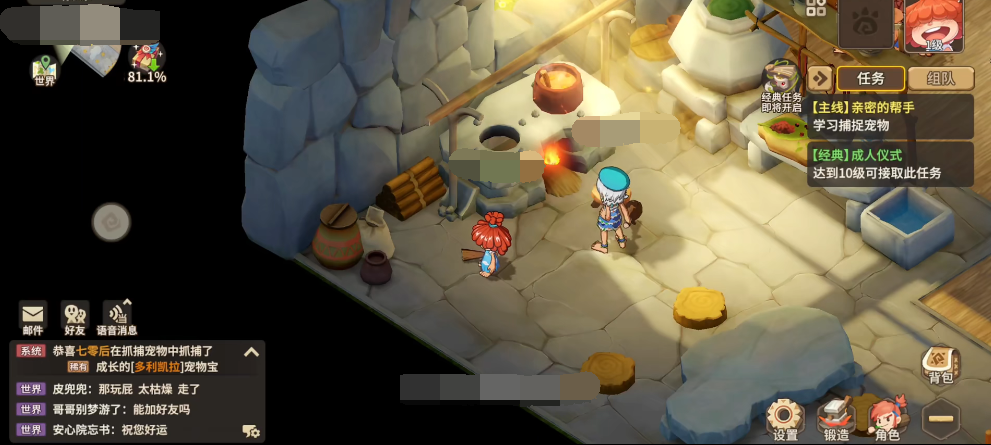Open the four-square grid menu icon
991x445 pixels.
pyautogui.click(x=816, y=9)
